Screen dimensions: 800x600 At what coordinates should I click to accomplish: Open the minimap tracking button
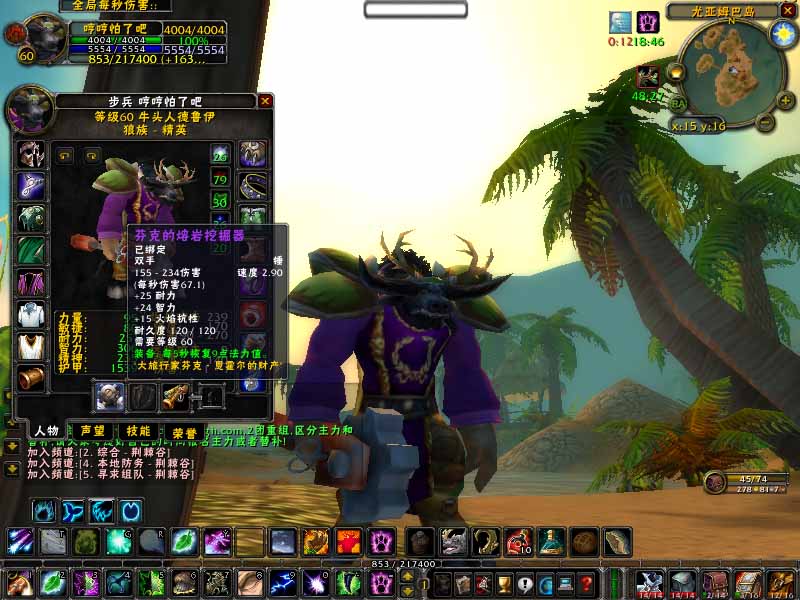coord(675,72)
